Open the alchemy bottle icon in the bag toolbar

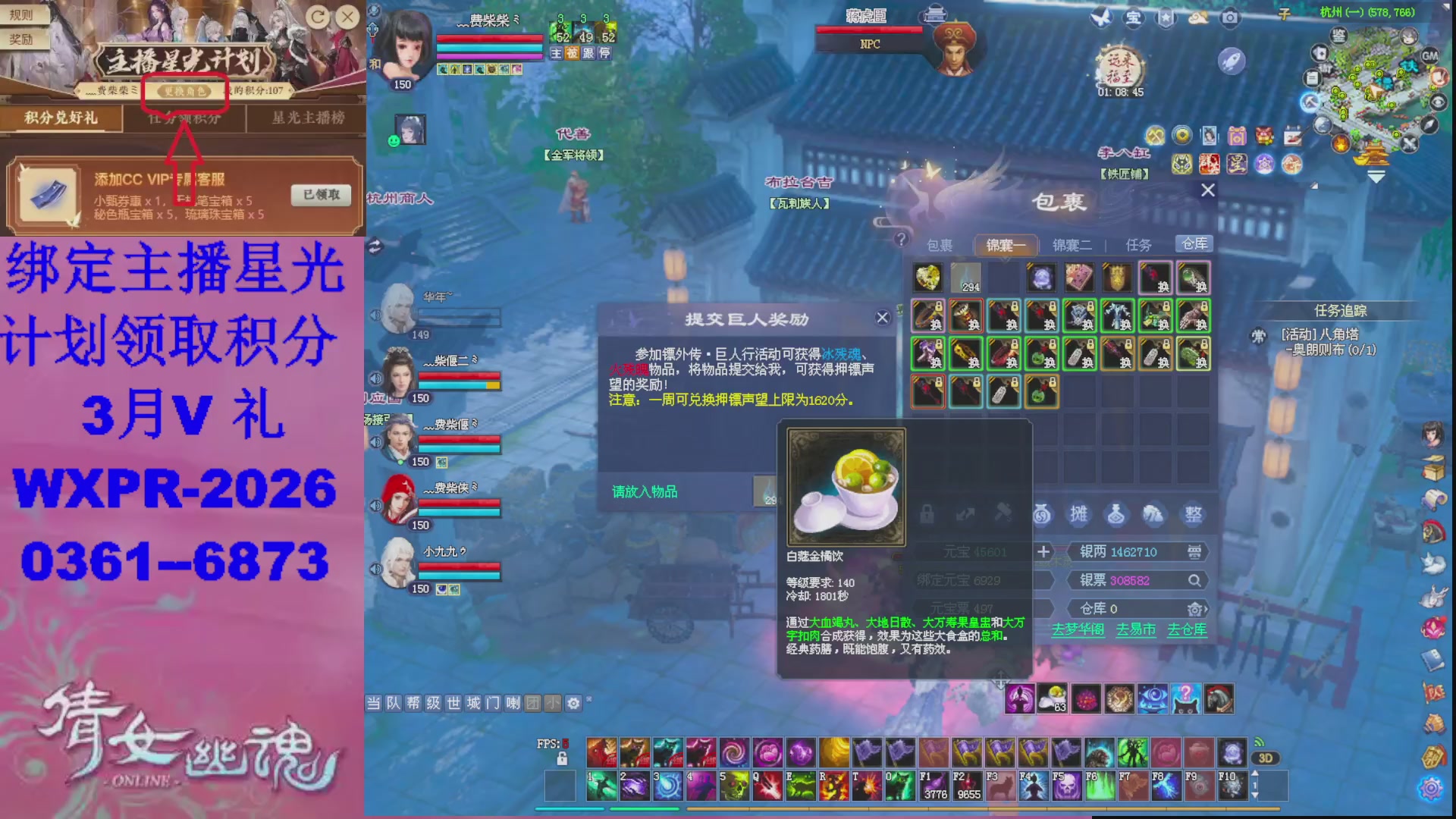pyautogui.click(x=1116, y=513)
